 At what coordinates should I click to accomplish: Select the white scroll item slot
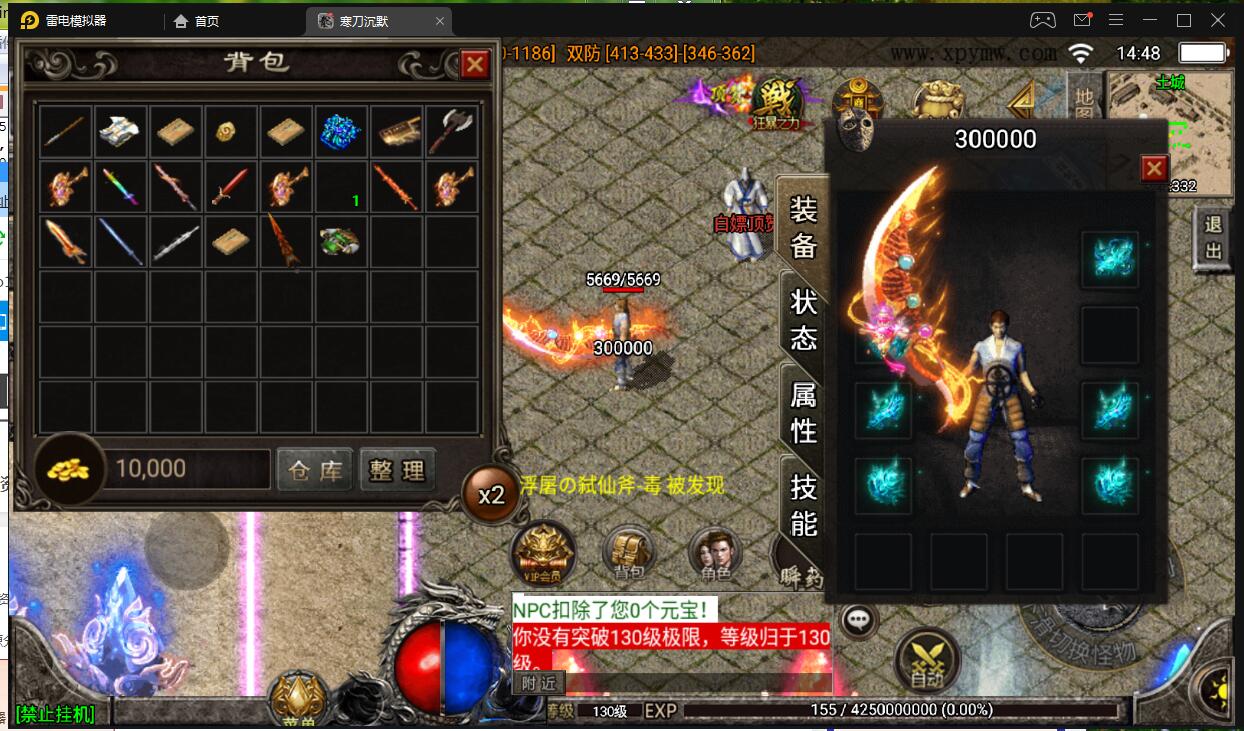121,132
